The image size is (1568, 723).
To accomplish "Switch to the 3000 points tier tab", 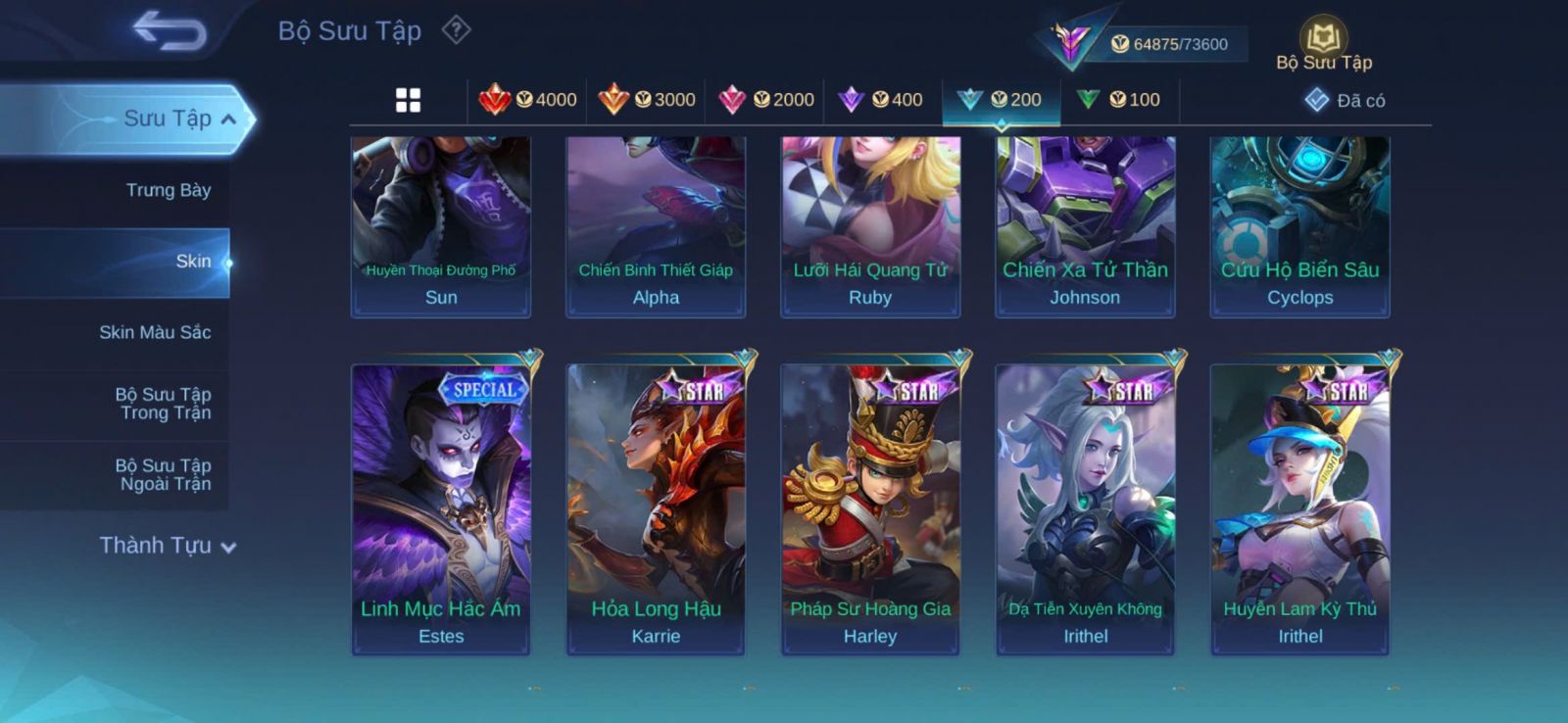I will tap(647, 100).
